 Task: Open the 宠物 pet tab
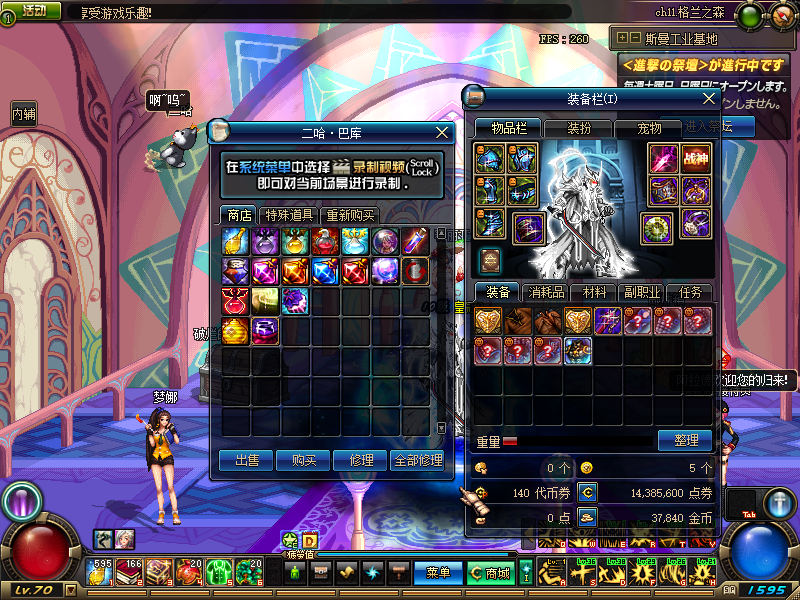coord(650,128)
